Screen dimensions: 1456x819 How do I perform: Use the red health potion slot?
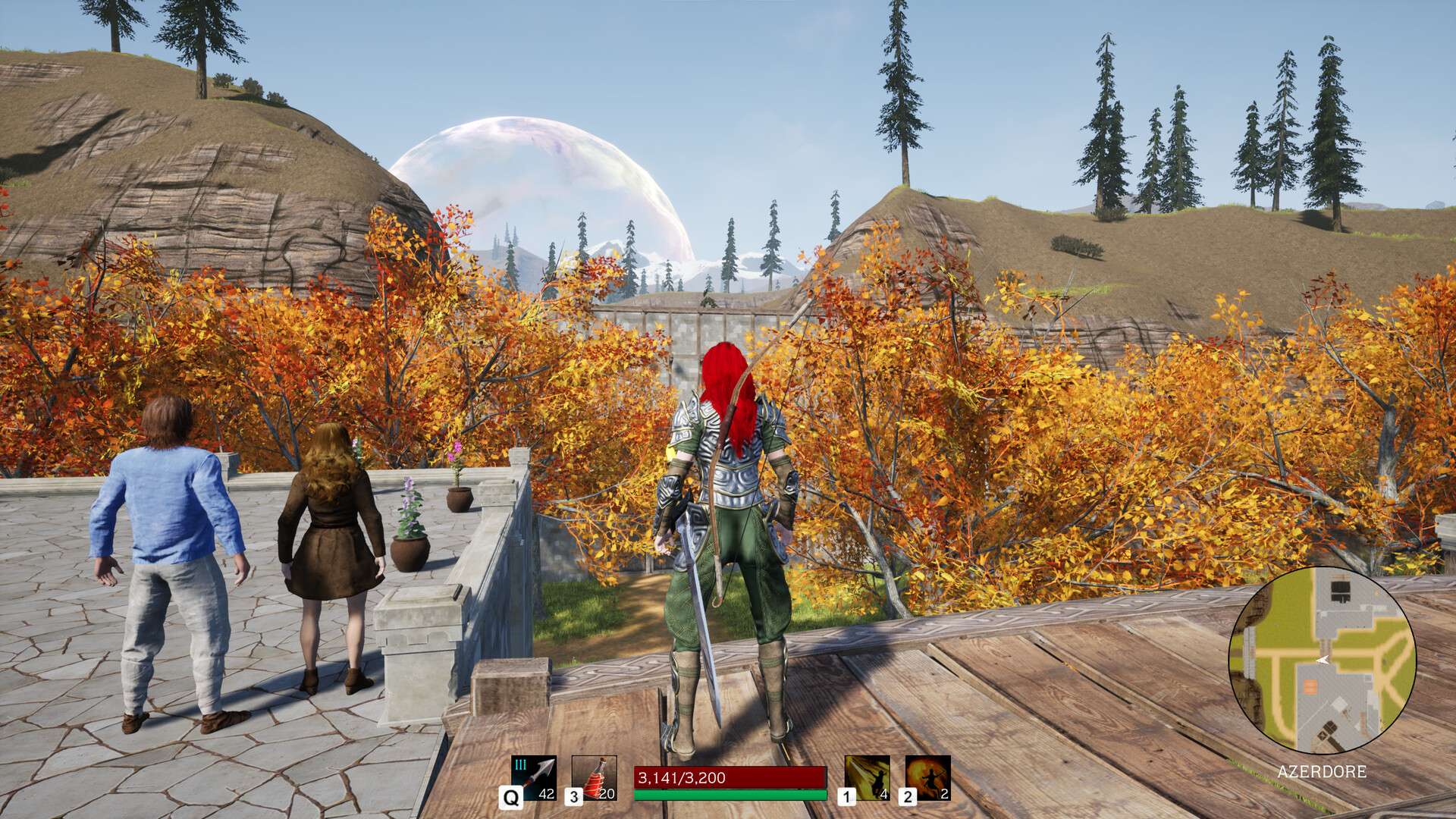[594, 777]
